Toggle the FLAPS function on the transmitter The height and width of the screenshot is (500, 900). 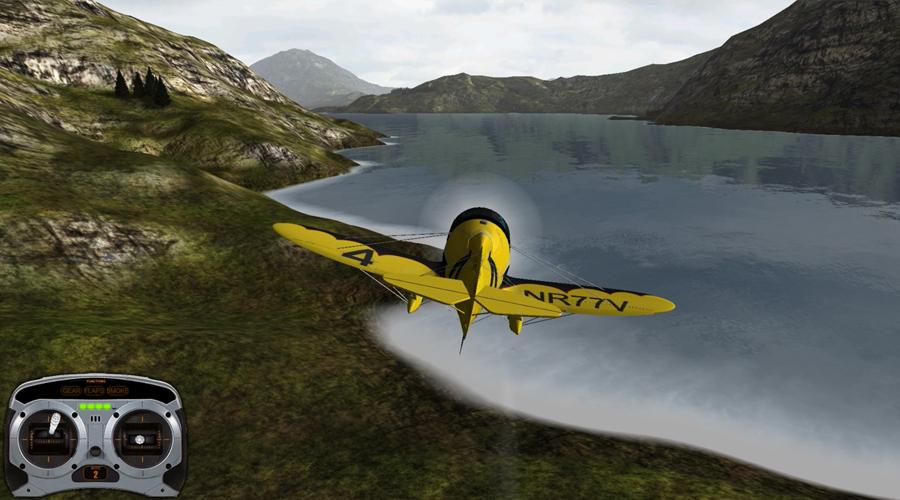[x=94, y=391]
